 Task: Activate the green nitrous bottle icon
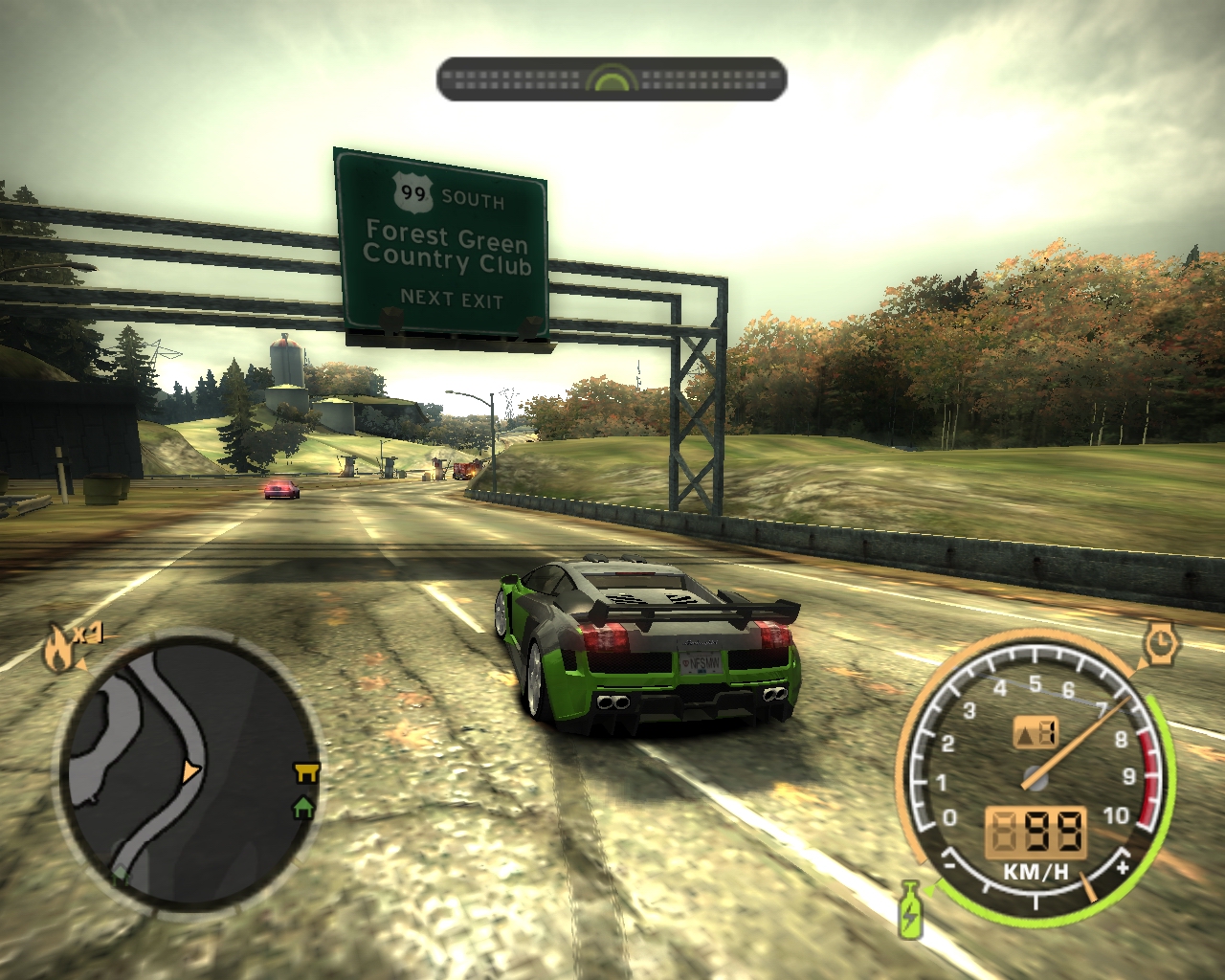pos(910,910)
